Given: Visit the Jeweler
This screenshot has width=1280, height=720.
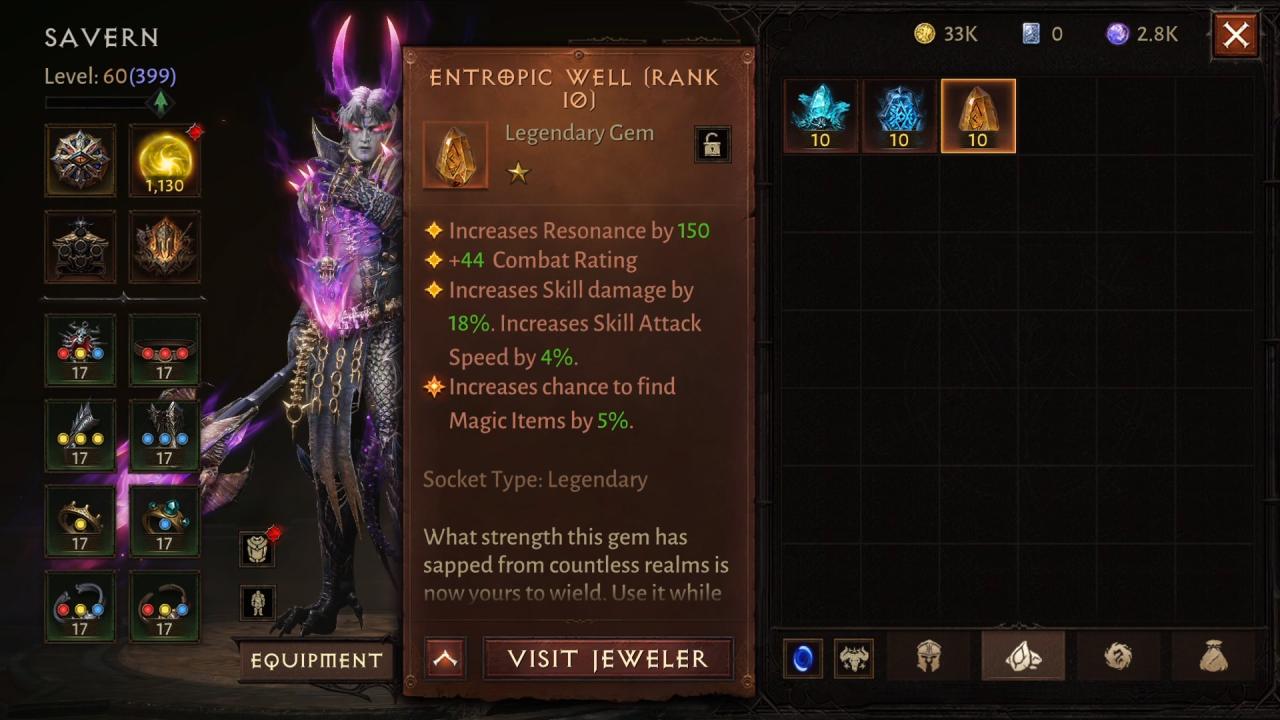Looking at the screenshot, I should [x=608, y=659].
